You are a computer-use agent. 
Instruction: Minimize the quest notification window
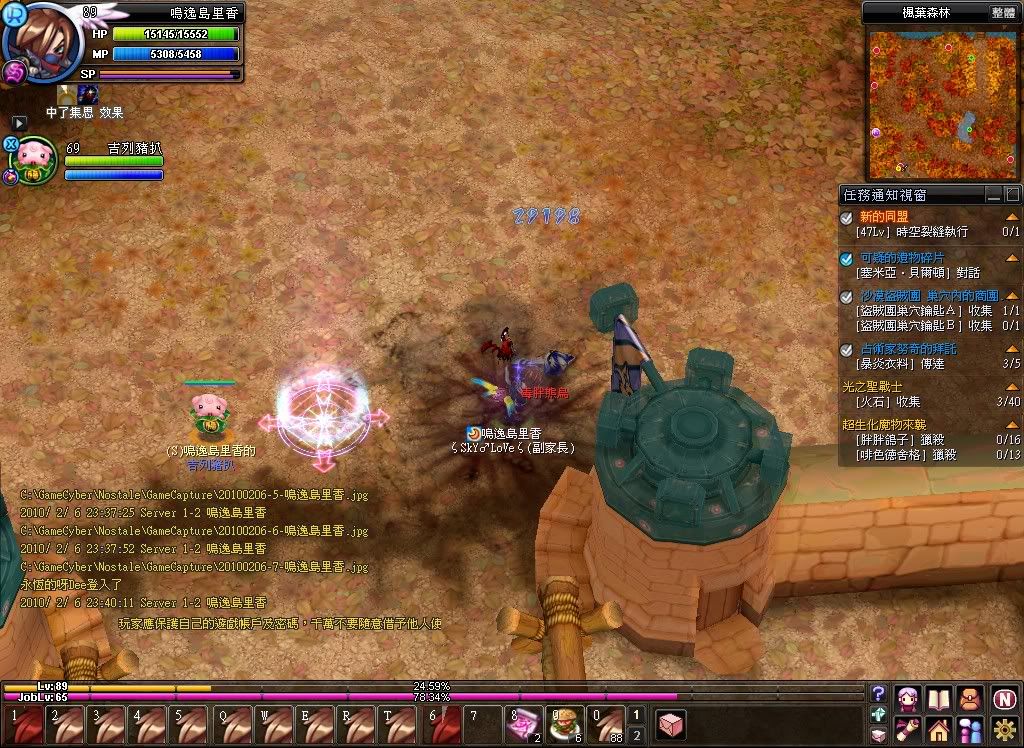click(x=993, y=194)
